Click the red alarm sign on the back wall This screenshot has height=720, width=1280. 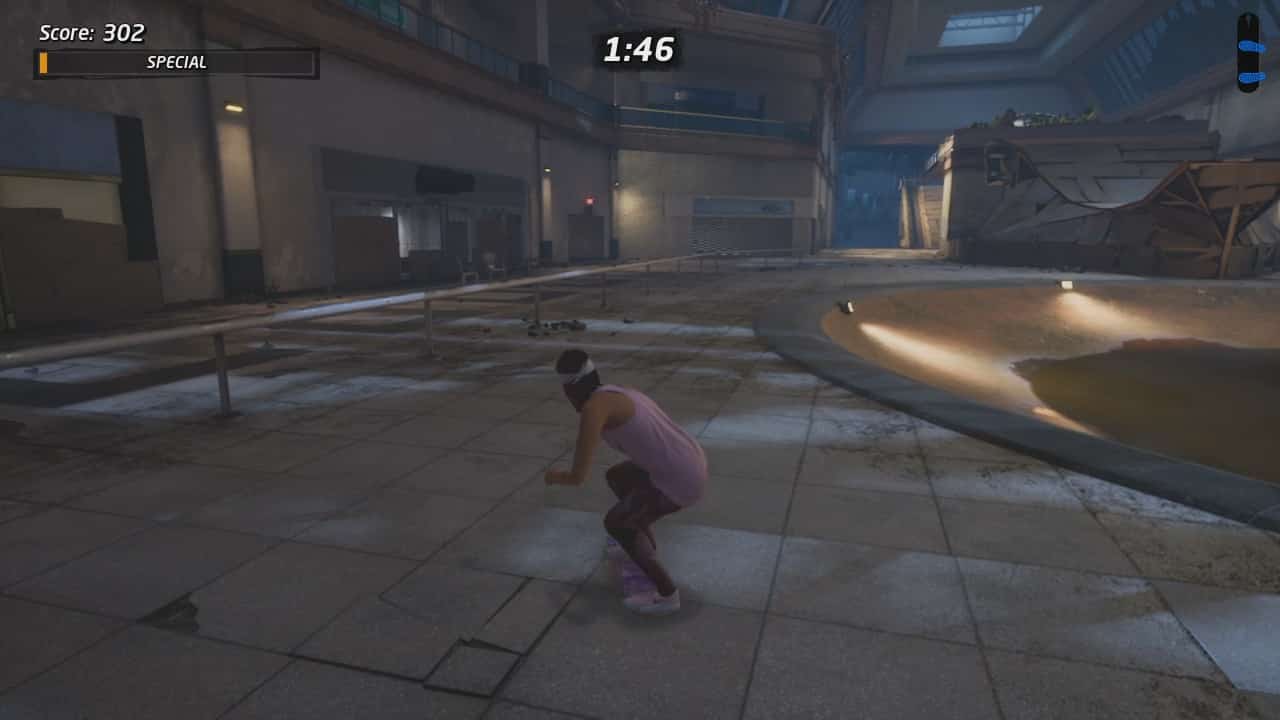pyautogui.click(x=590, y=199)
